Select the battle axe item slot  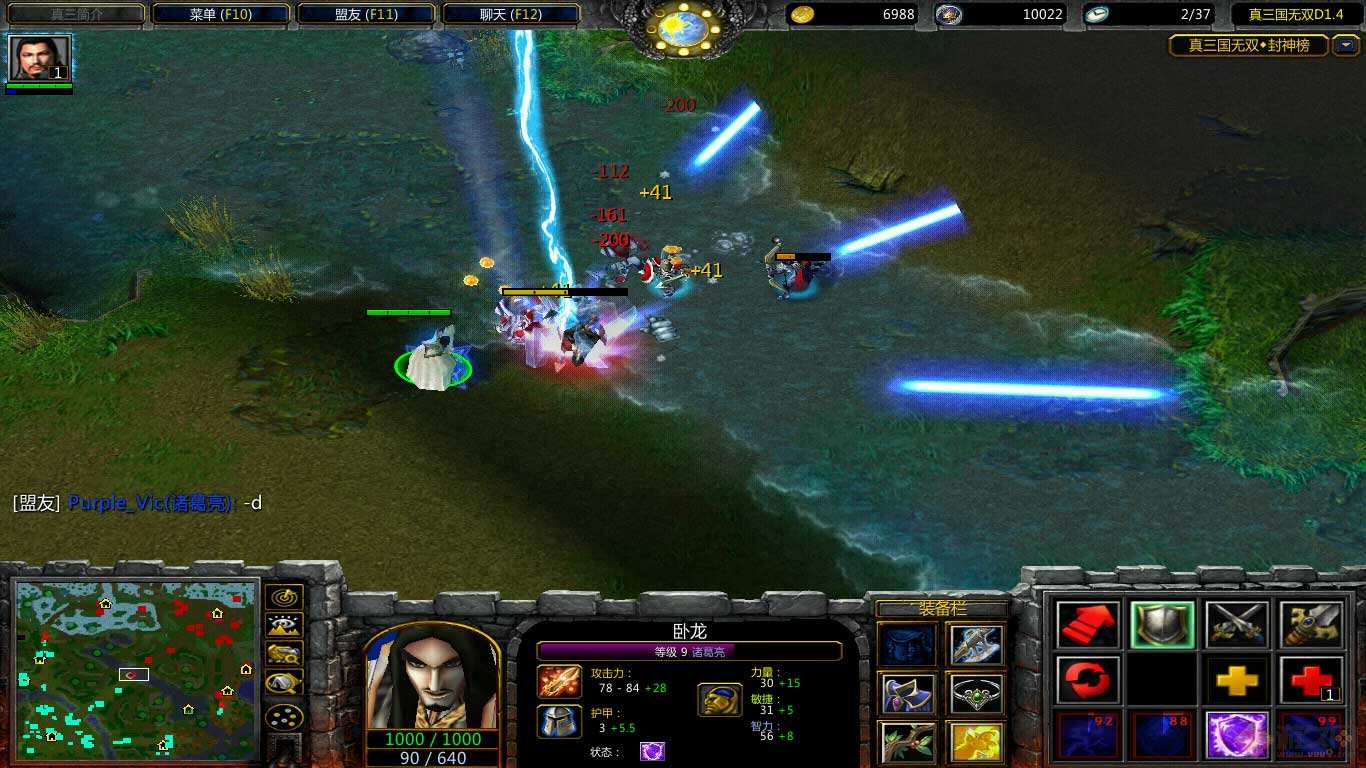tap(977, 644)
